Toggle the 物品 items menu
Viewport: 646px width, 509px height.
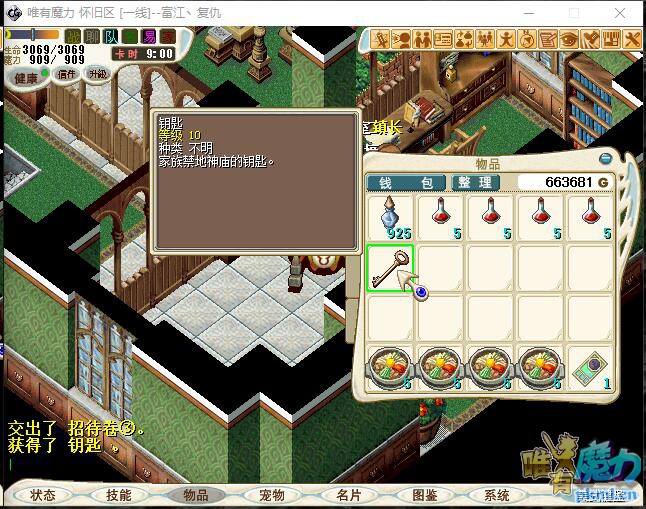195,495
